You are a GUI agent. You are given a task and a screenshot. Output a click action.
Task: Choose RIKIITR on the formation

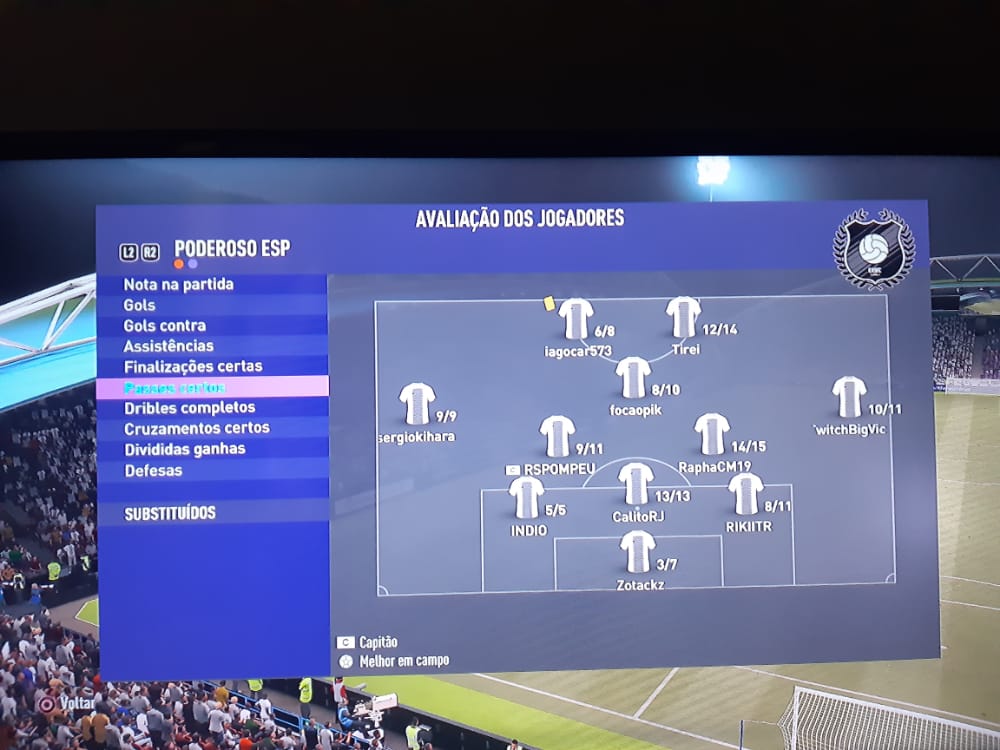745,493
